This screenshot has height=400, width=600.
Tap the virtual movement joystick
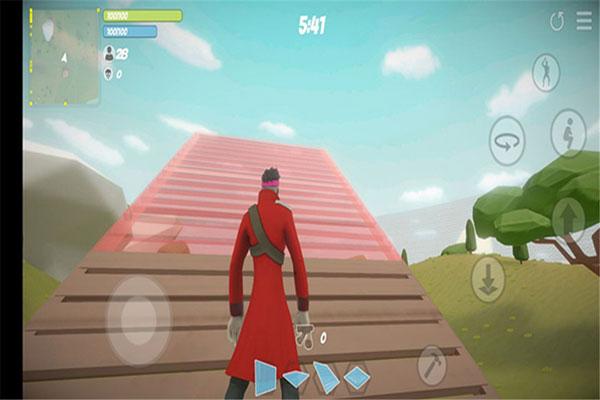click(x=139, y=320)
